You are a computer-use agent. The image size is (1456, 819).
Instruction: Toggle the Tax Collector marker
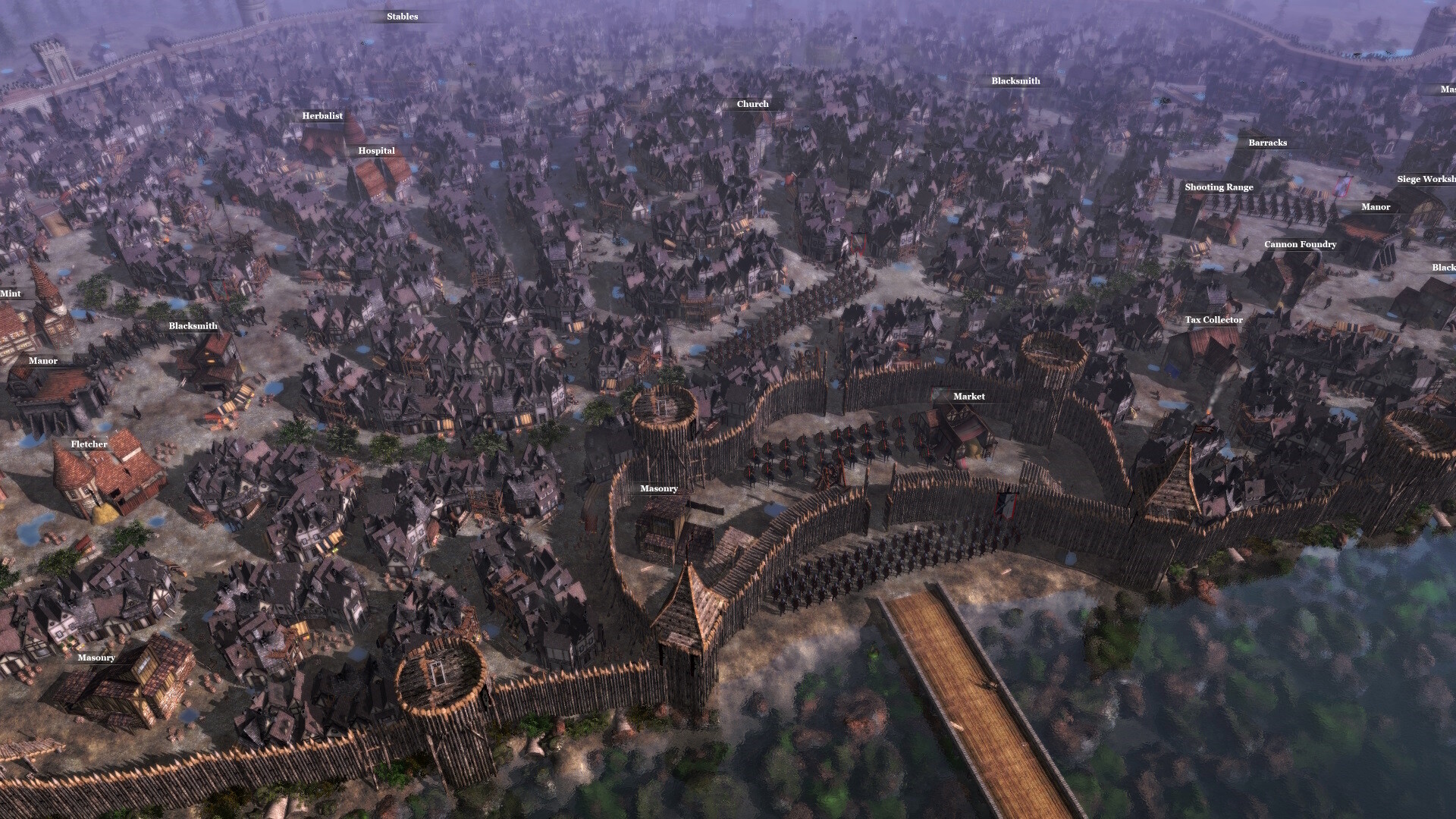pos(1214,320)
